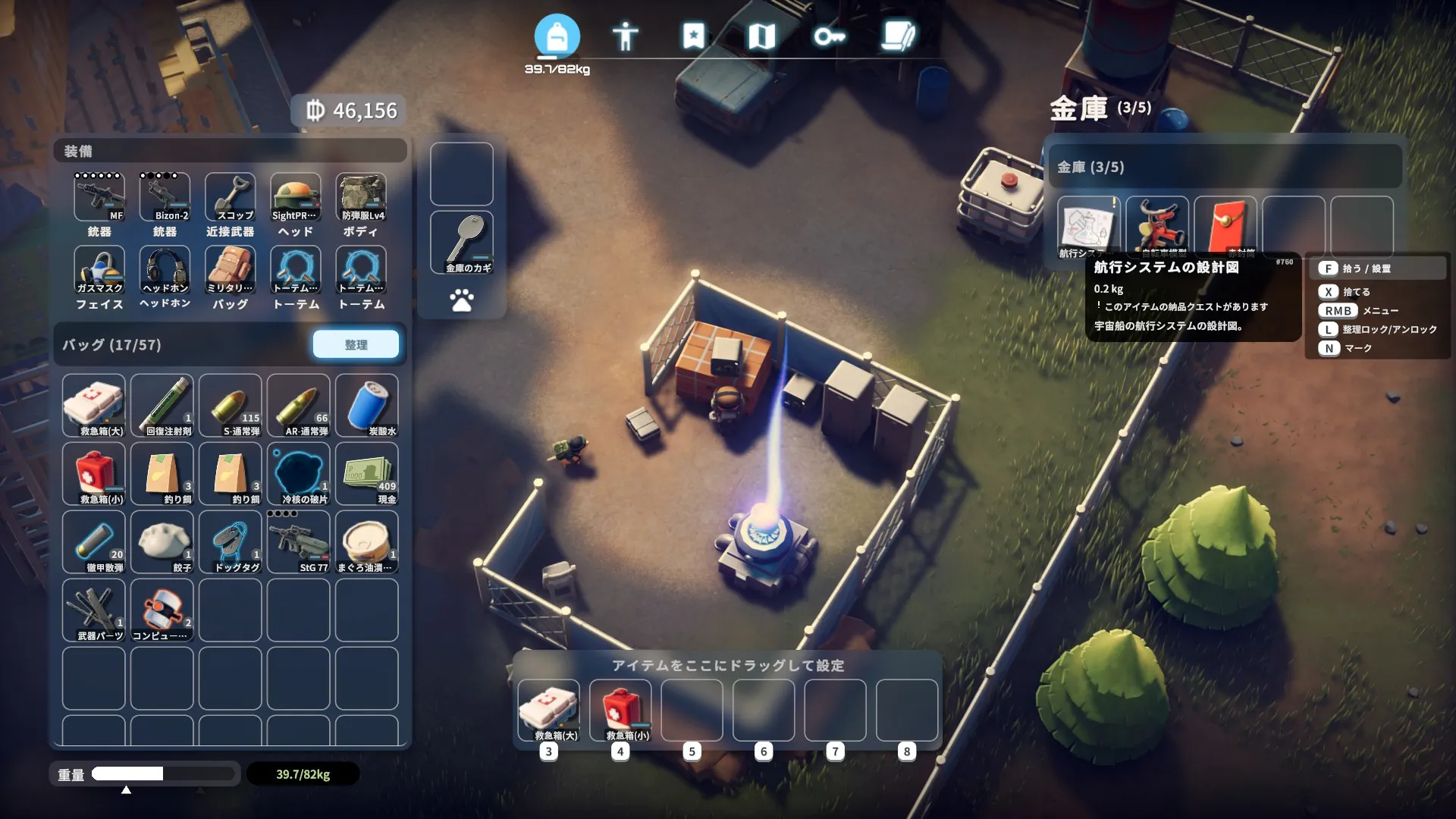Pick the 現金 cash stack
1456x819 pixels.
pyautogui.click(x=367, y=473)
